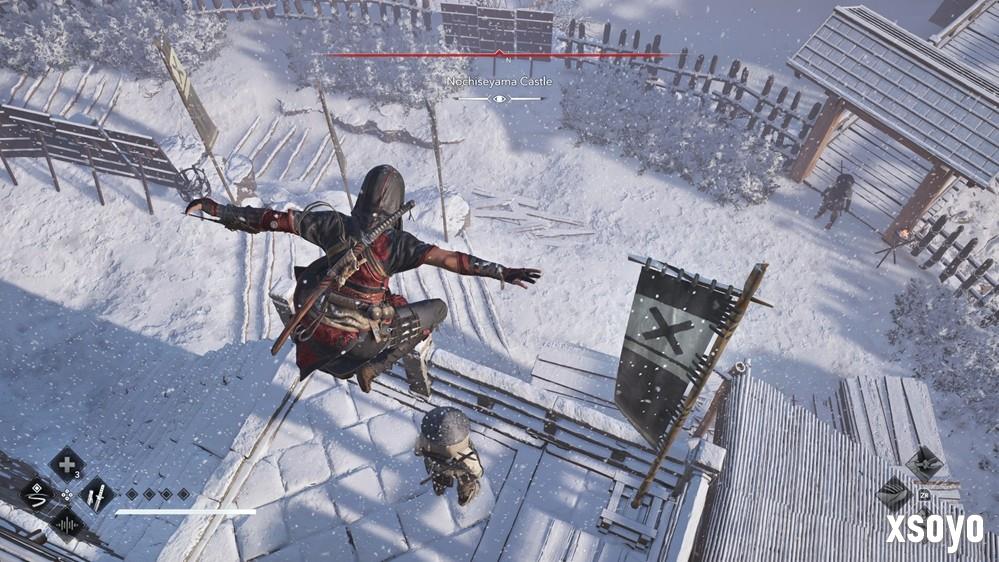Select the brush stroke ability icon
The image size is (999, 562).
tap(37, 493)
